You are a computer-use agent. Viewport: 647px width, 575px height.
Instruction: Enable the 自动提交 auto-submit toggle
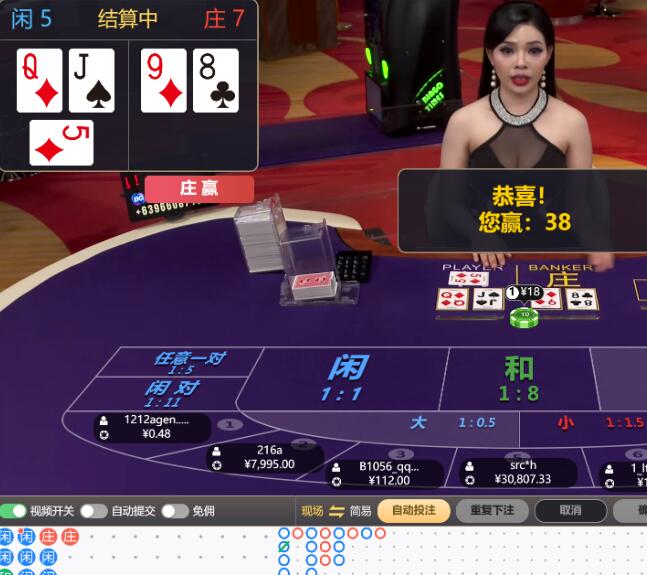[x=94, y=511]
